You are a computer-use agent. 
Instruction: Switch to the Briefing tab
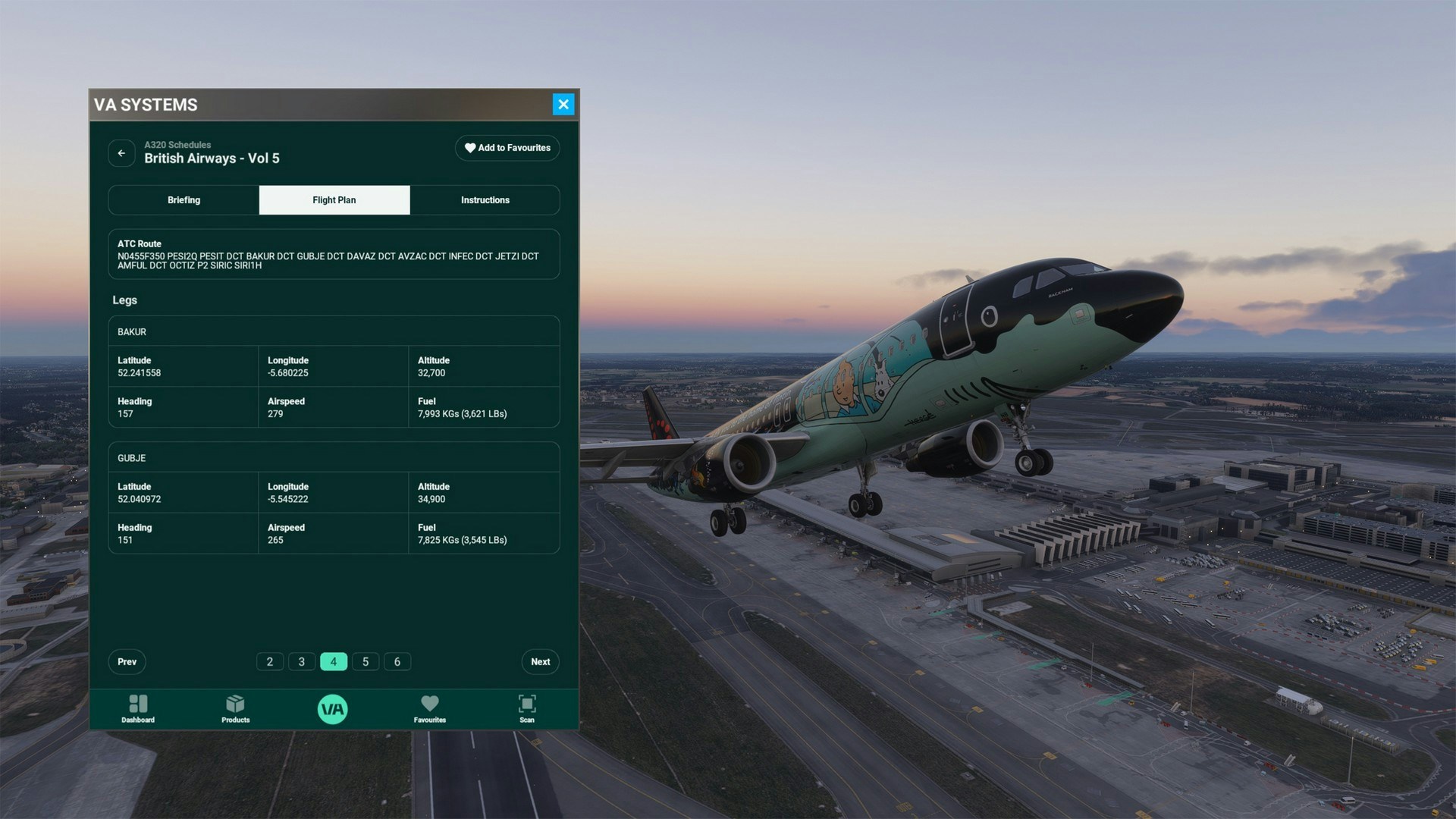184,200
